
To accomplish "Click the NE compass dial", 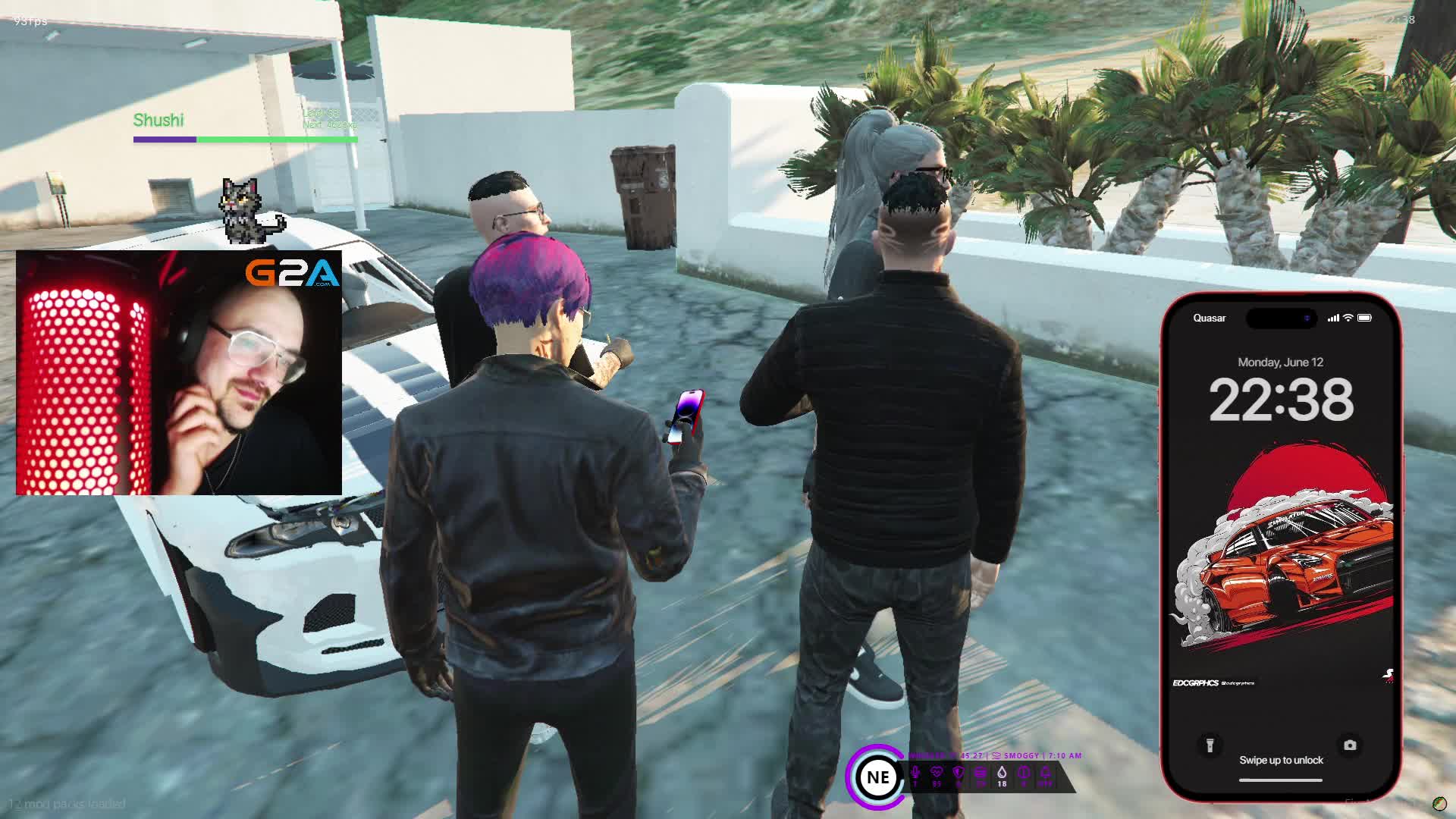I will pyautogui.click(x=877, y=777).
